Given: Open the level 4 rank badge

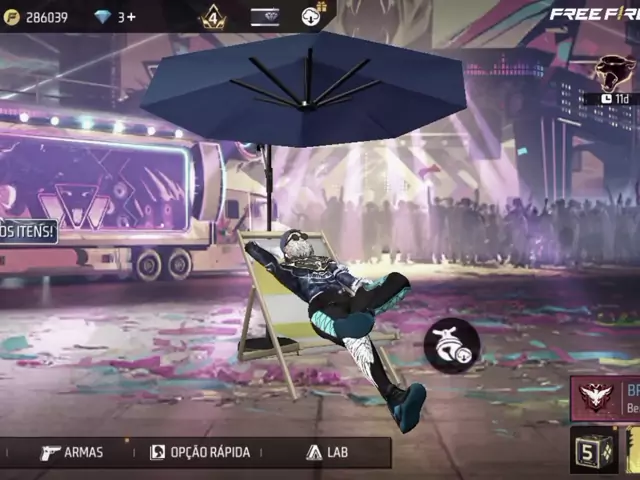Looking at the screenshot, I should (213, 17).
